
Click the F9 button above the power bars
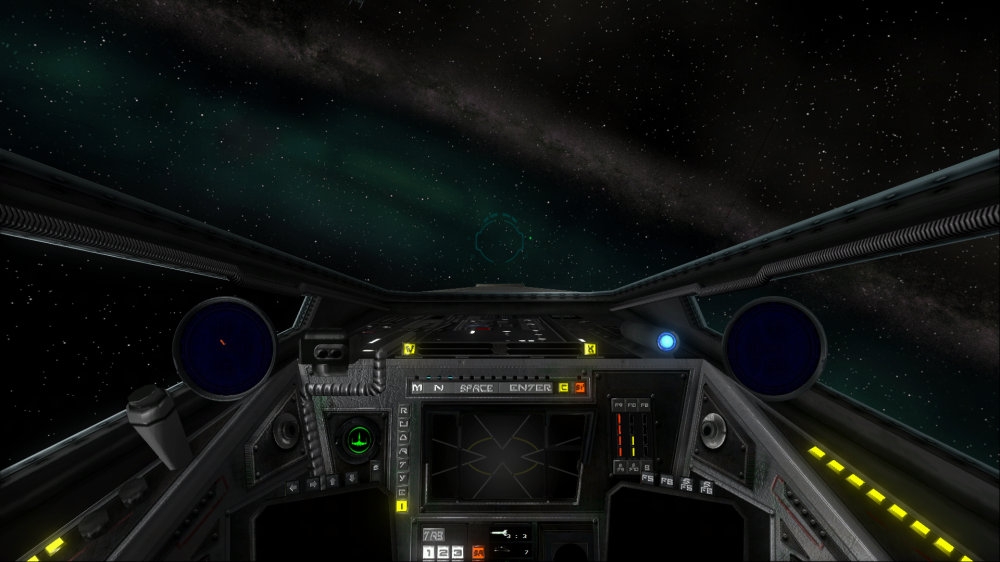click(619, 405)
